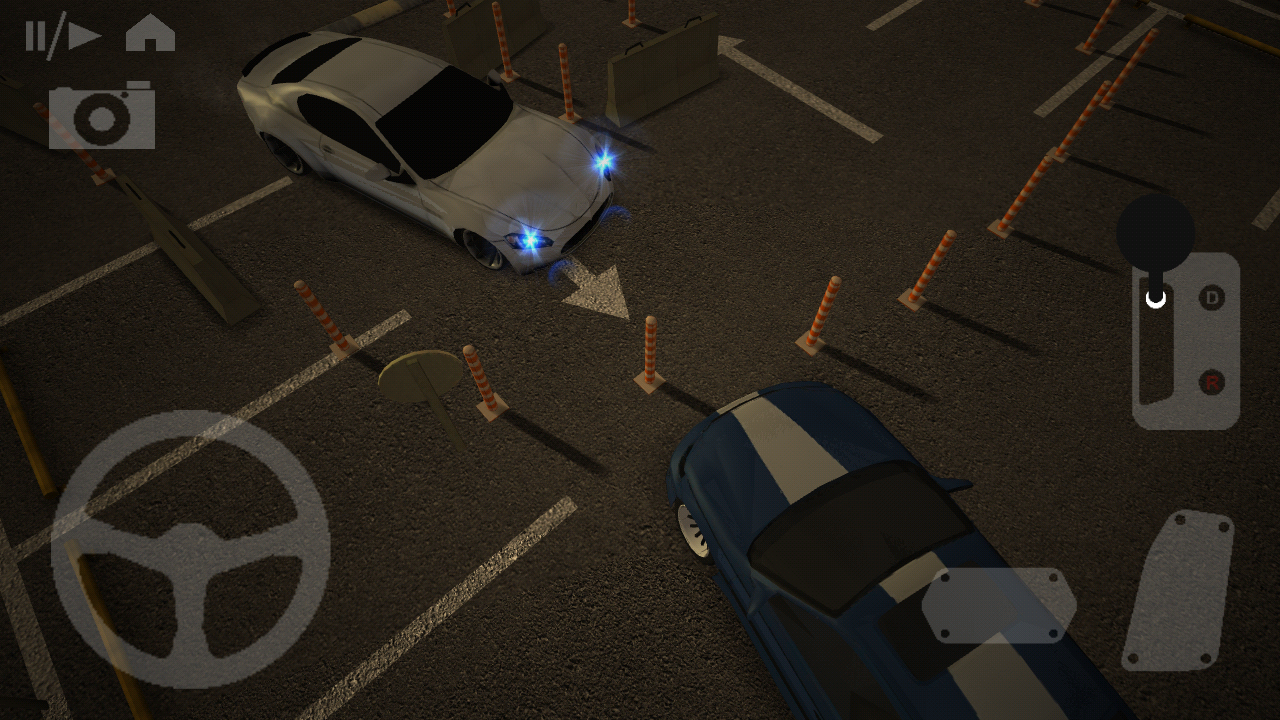
Task: Tap the steering wheel control
Action: click(190, 549)
